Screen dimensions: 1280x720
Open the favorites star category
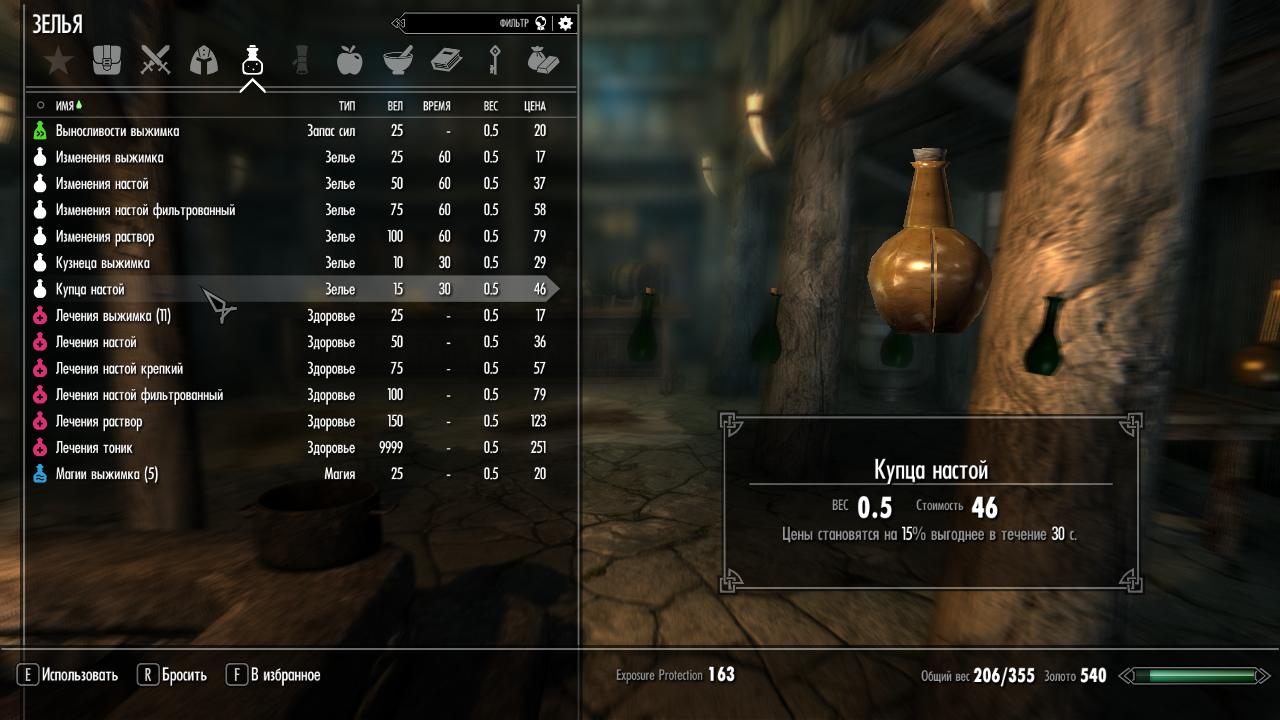coord(59,61)
